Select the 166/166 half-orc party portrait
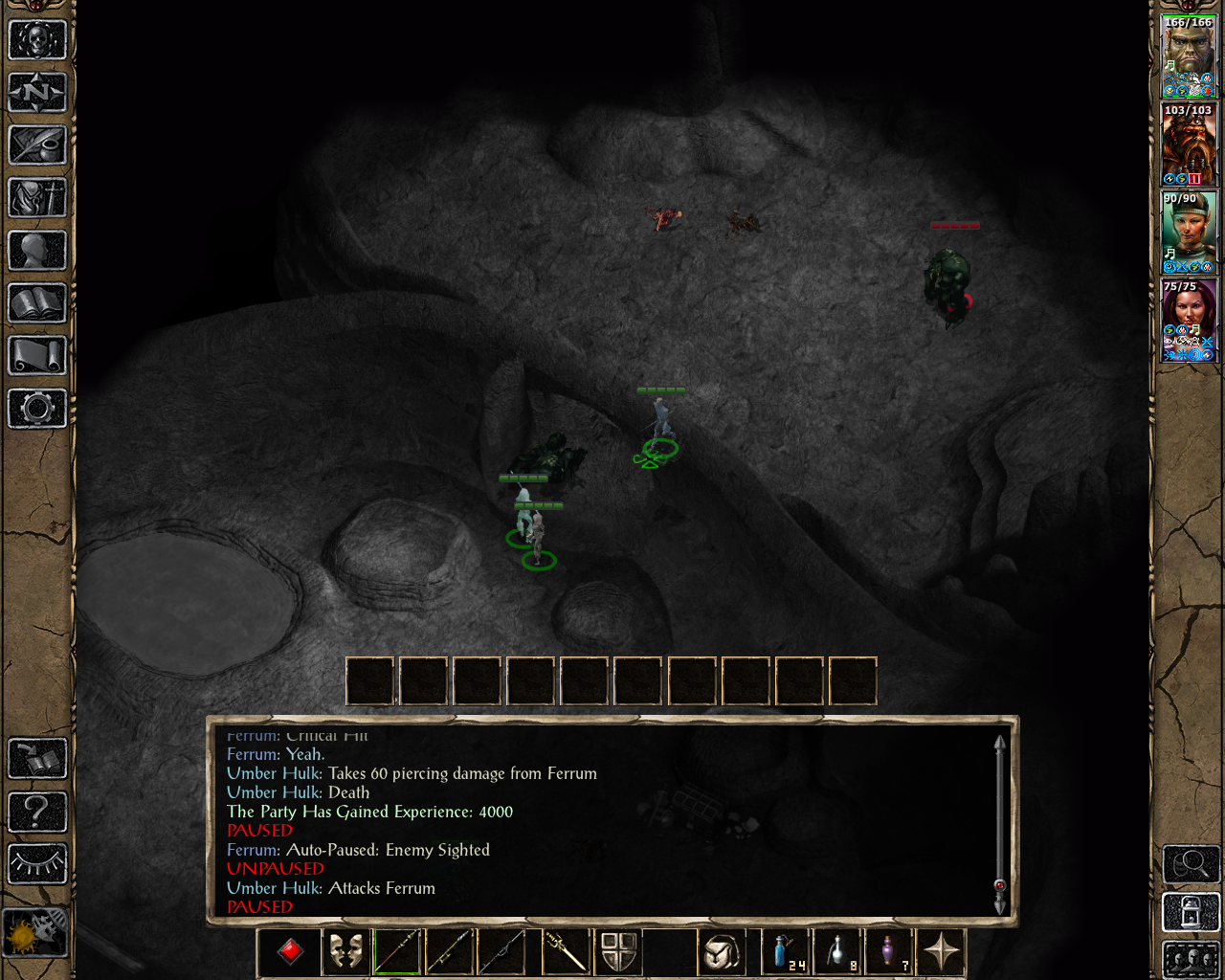This screenshot has height=980, width=1225. point(1188,56)
